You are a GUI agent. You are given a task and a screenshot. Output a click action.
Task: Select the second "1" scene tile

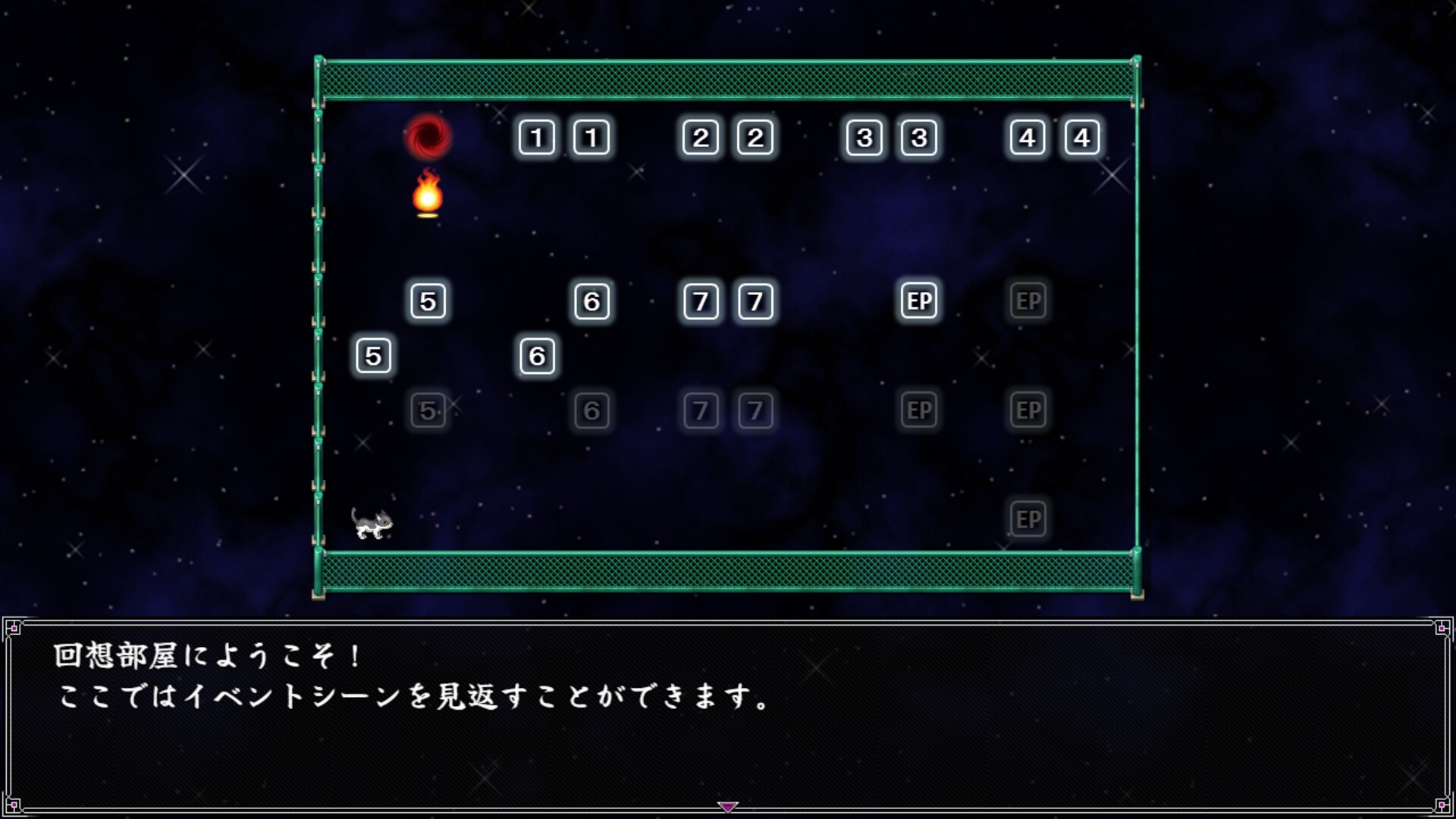point(591,137)
